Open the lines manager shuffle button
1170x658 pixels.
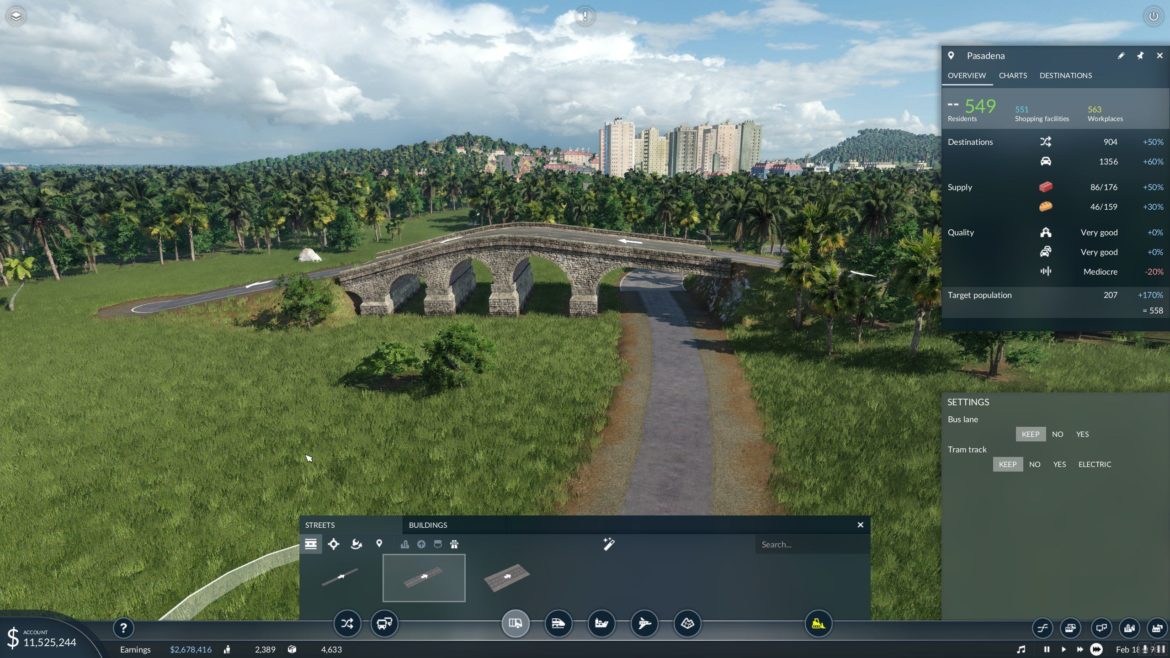point(346,624)
